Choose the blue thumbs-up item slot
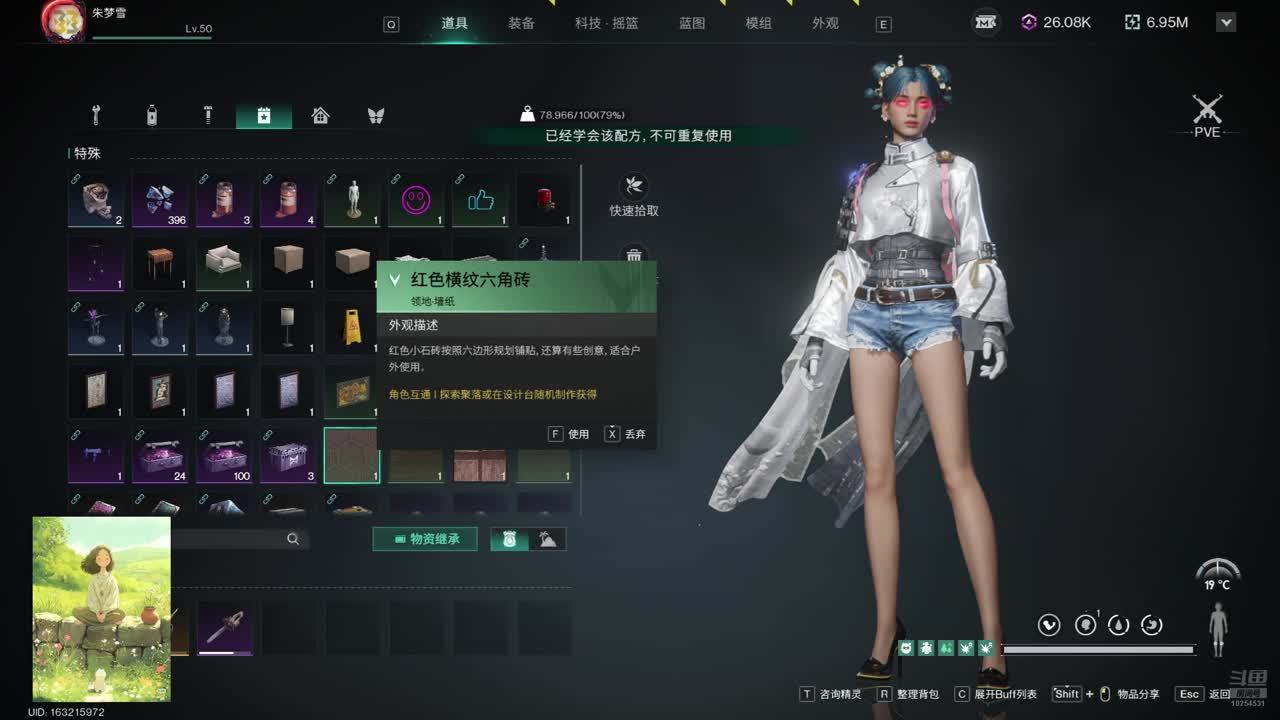 (480, 199)
